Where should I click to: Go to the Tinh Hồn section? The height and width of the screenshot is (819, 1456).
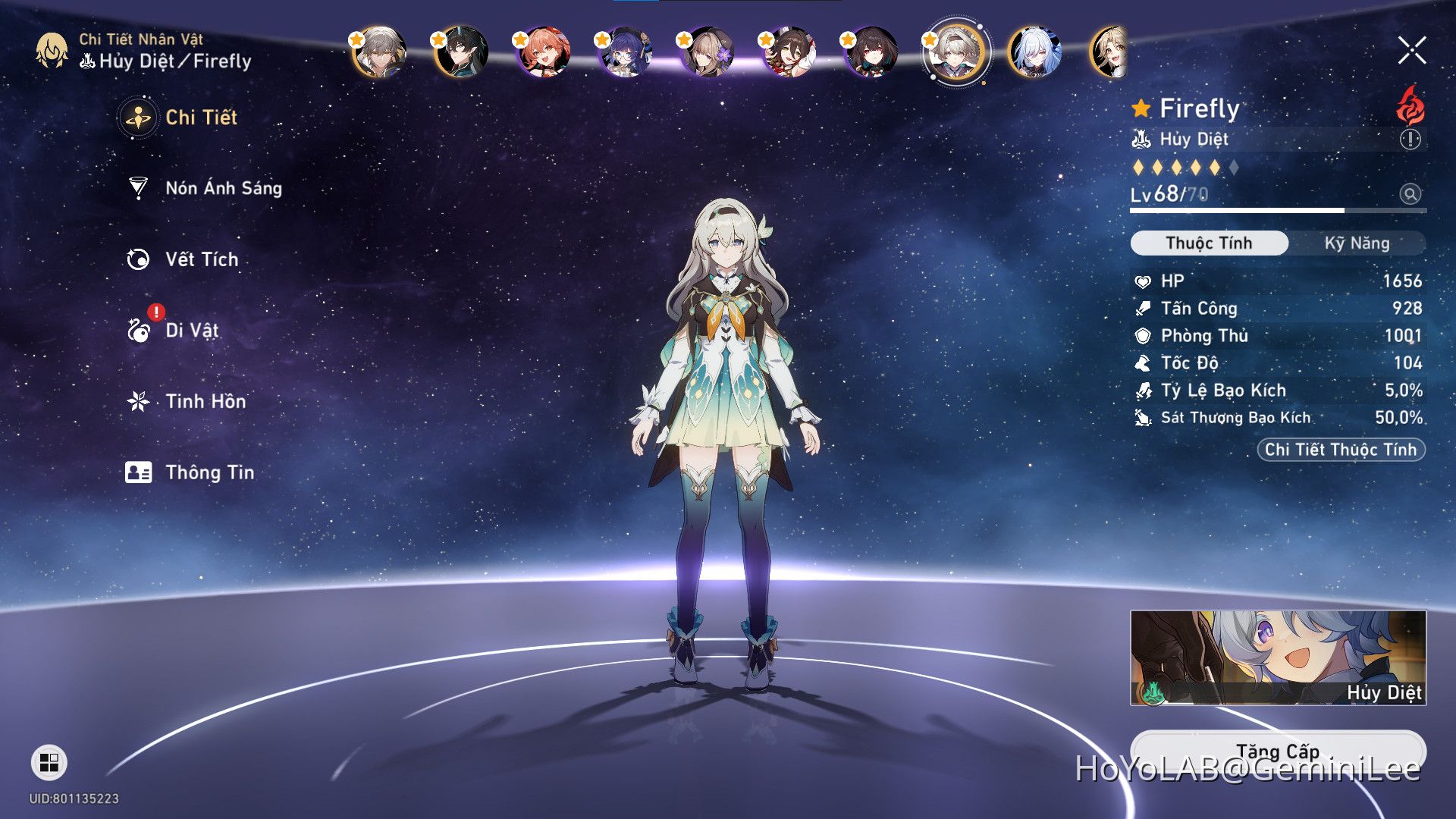205,401
